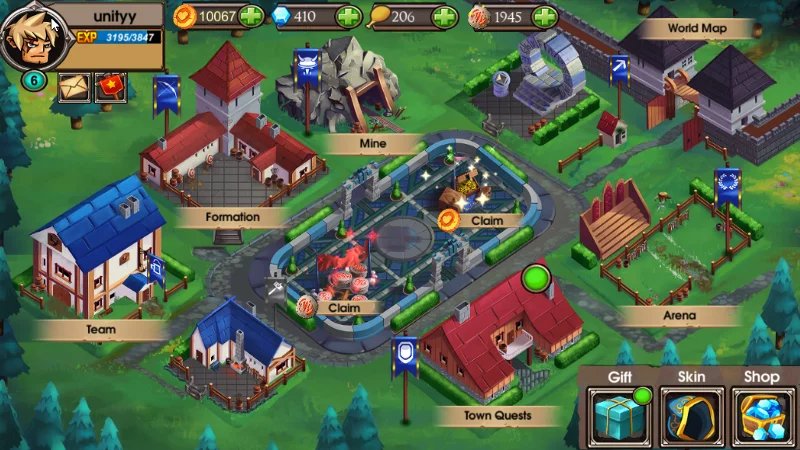Viewport: 800px width, 450px height.
Task: Add chicken leg food with plus button
Action: point(446,17)
